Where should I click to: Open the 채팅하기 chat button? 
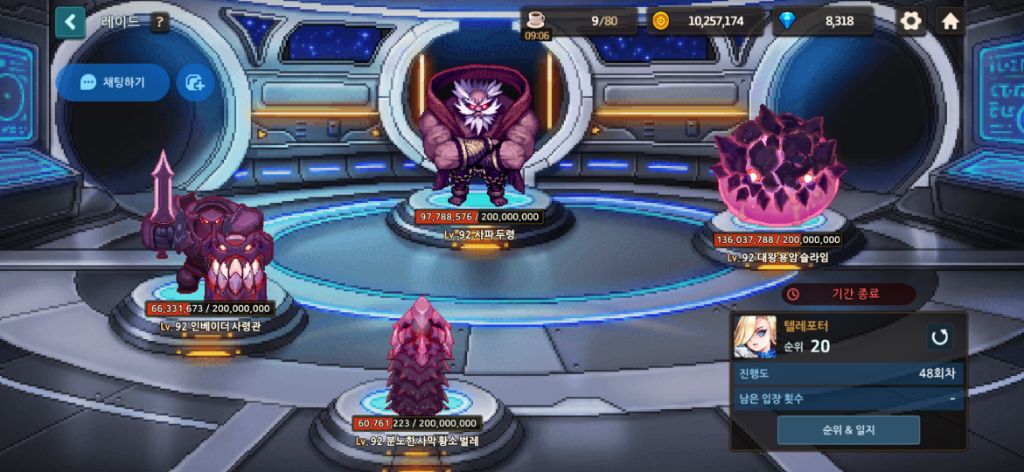coord(112,83)
